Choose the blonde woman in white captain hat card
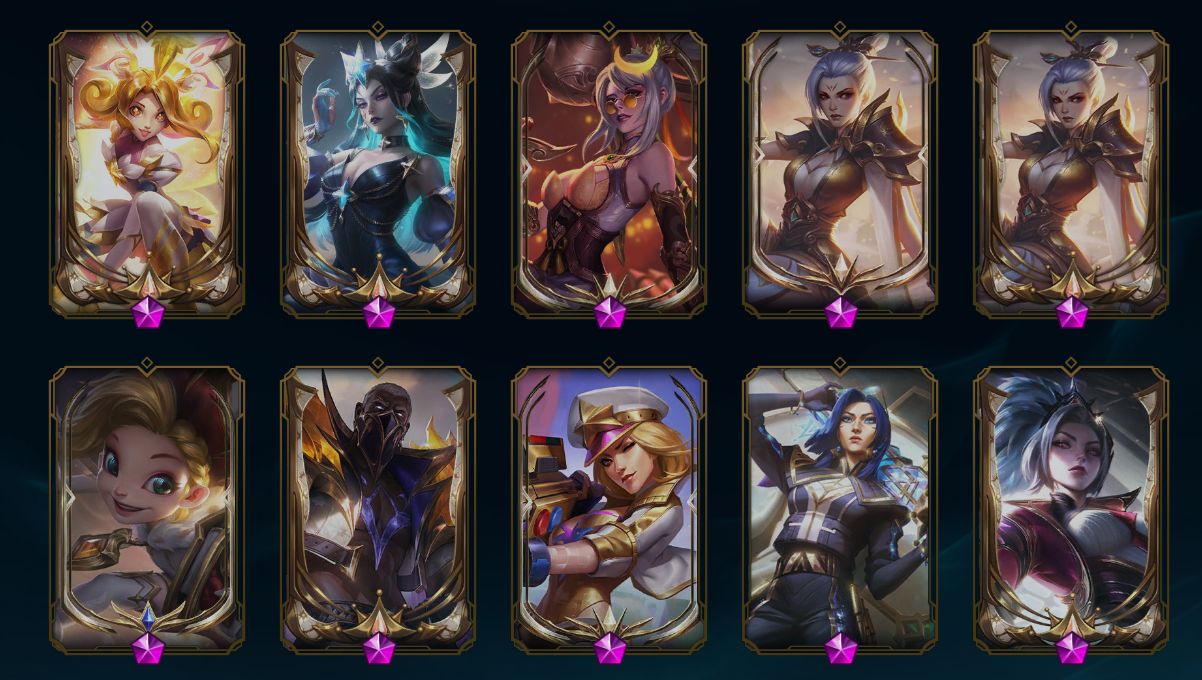1202x680 pixels. click(x=609, y=505)
